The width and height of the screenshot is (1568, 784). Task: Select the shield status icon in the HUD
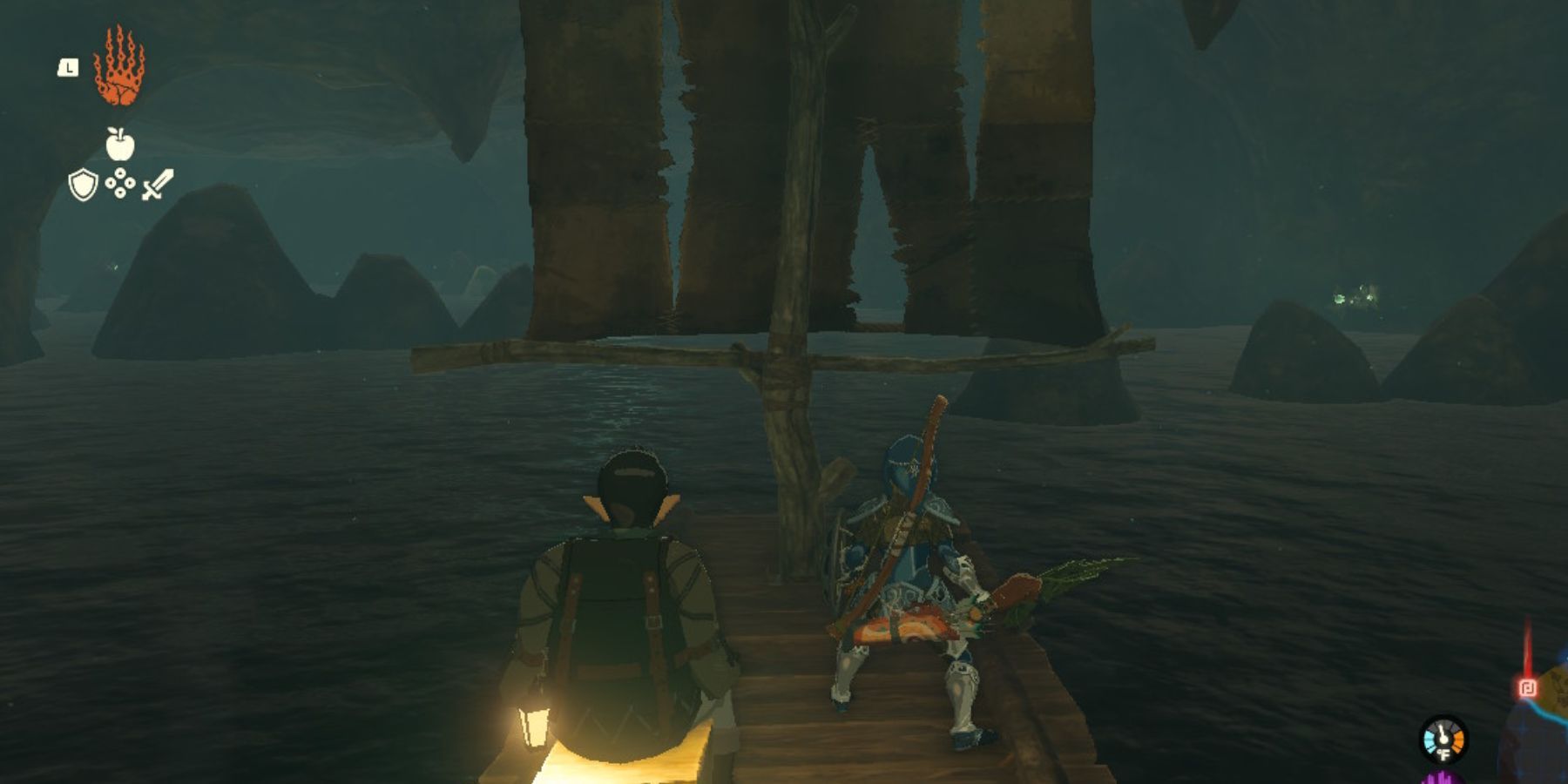[x=84, y=186]
